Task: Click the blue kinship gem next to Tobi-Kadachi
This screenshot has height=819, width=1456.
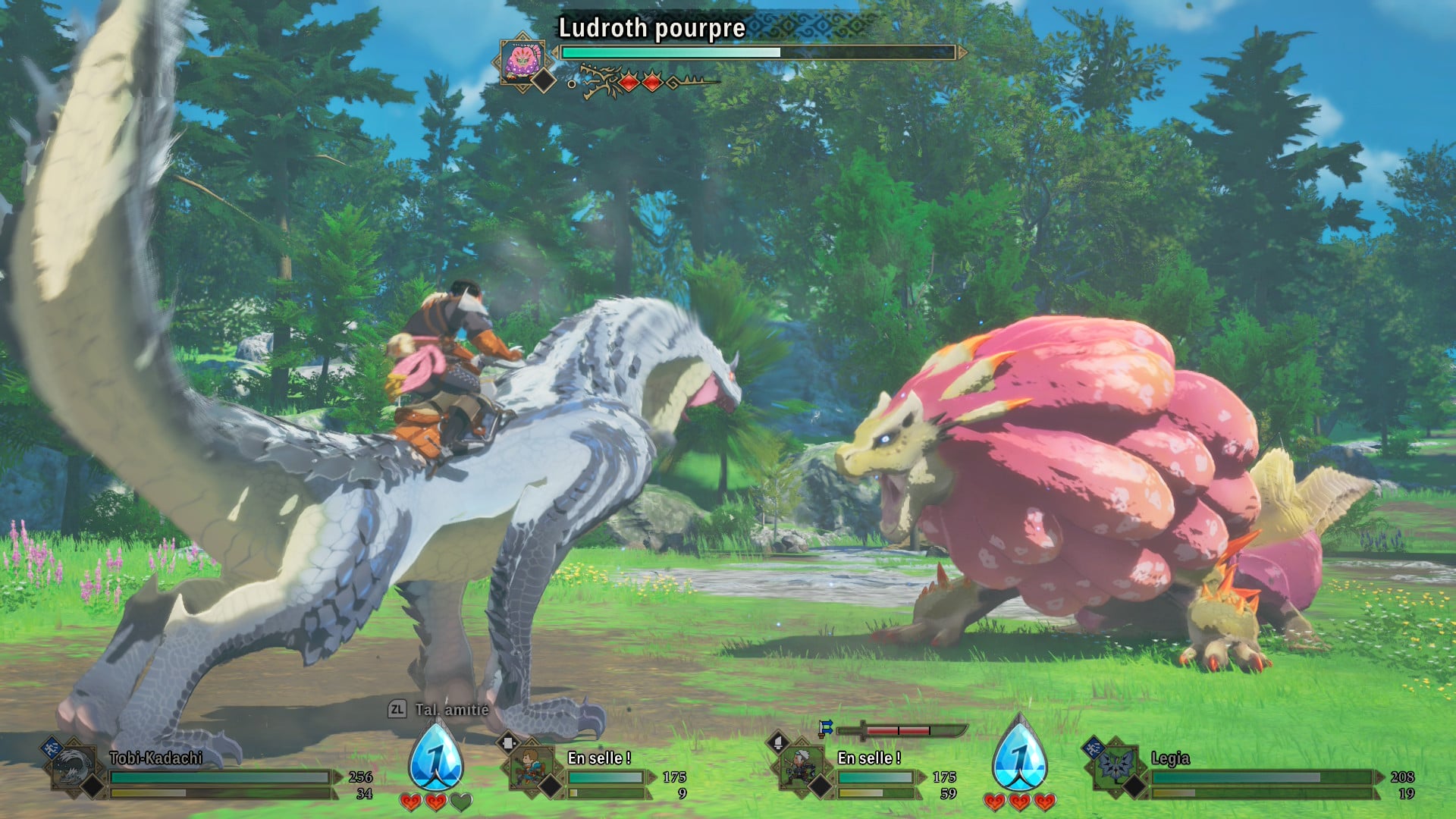Action: pyautogui.click(x=435, y=756)
